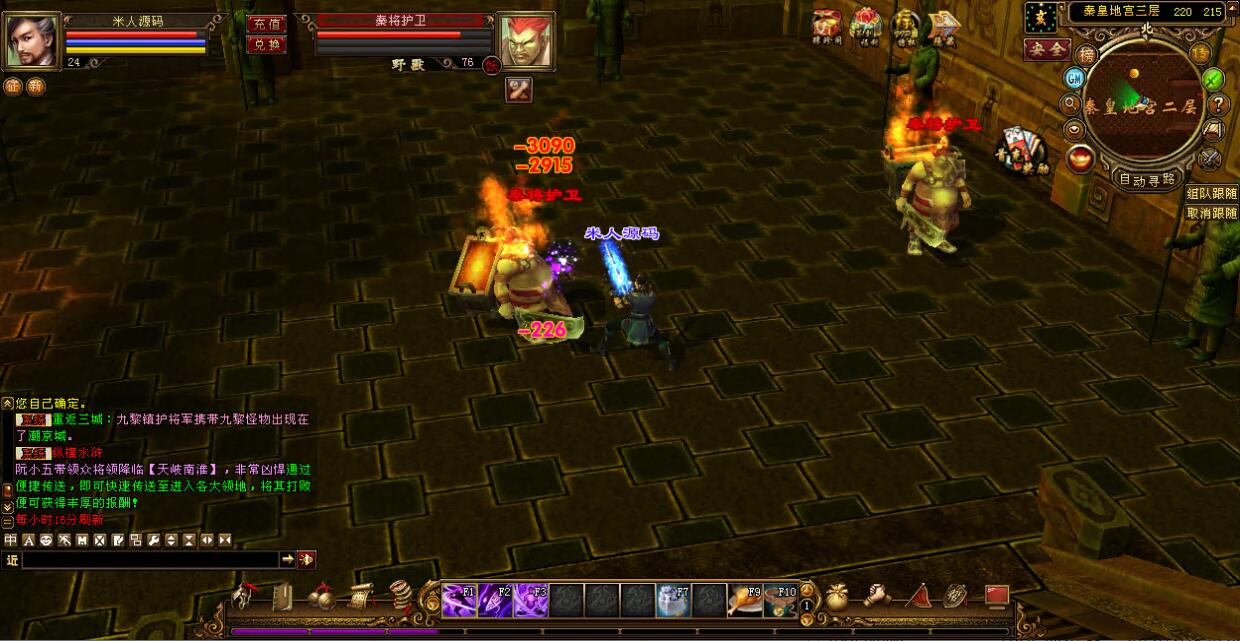1240x641 pixels.
Task: Open the gold money bag icon
Action: [836, 597]
